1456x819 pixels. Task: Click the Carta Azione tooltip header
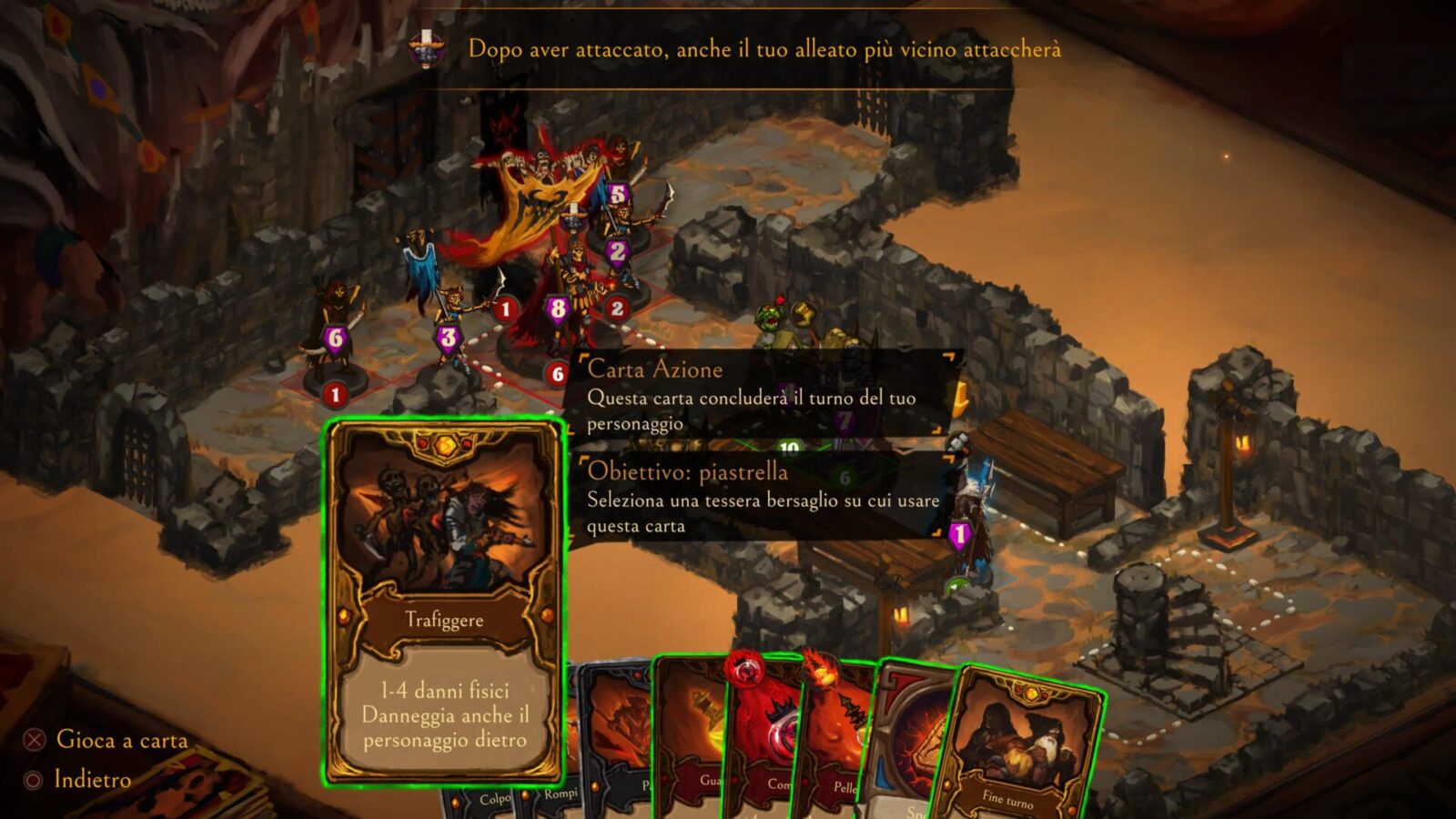tap(656, 369)
